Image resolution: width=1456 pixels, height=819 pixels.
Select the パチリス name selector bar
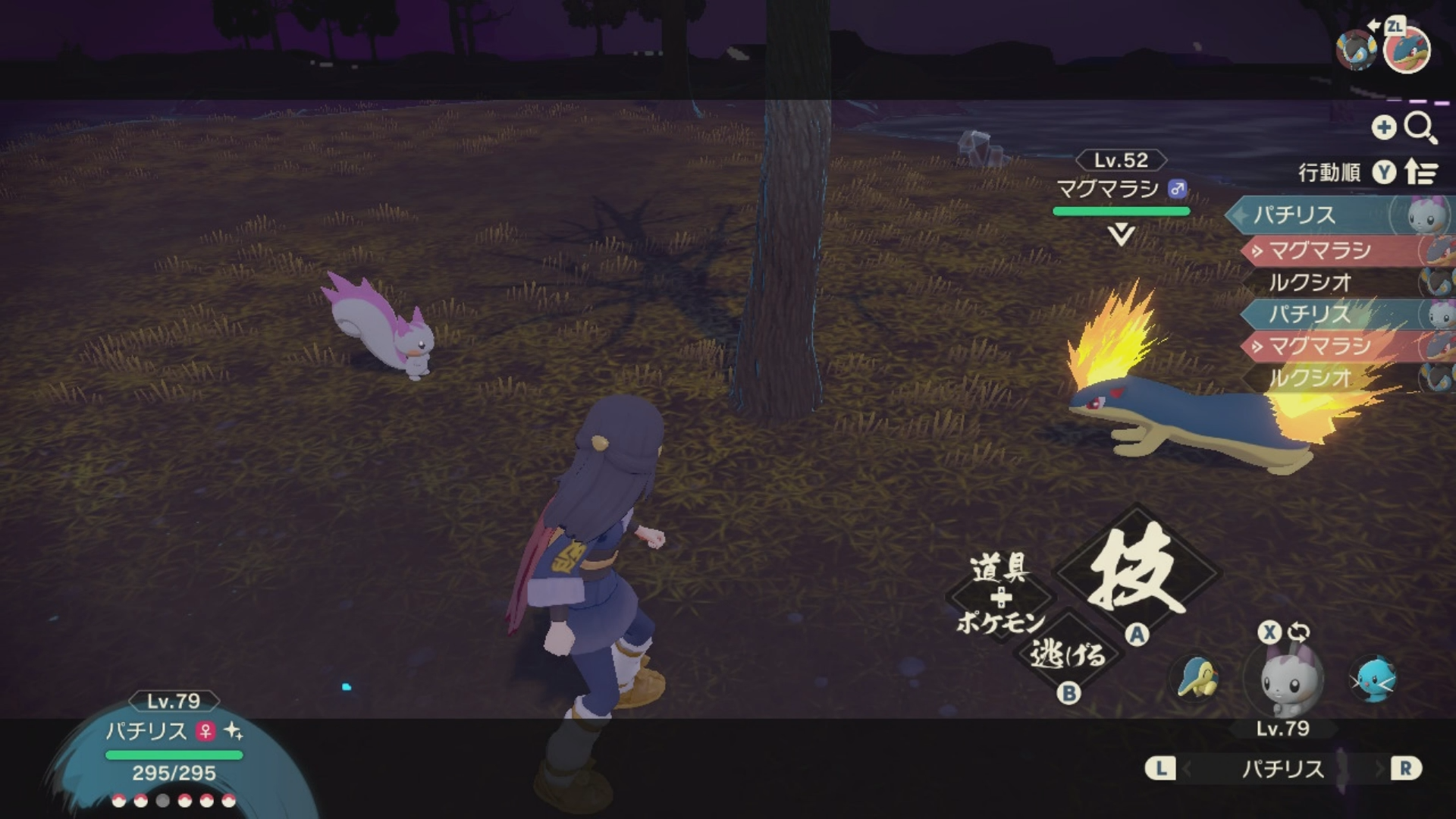[1282, 769]
